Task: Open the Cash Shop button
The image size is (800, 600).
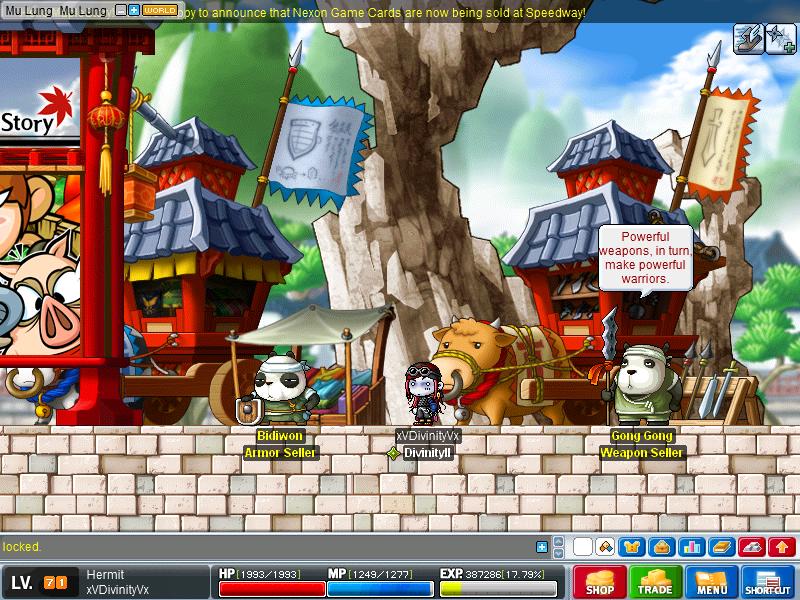Action: tap(600, 582)
